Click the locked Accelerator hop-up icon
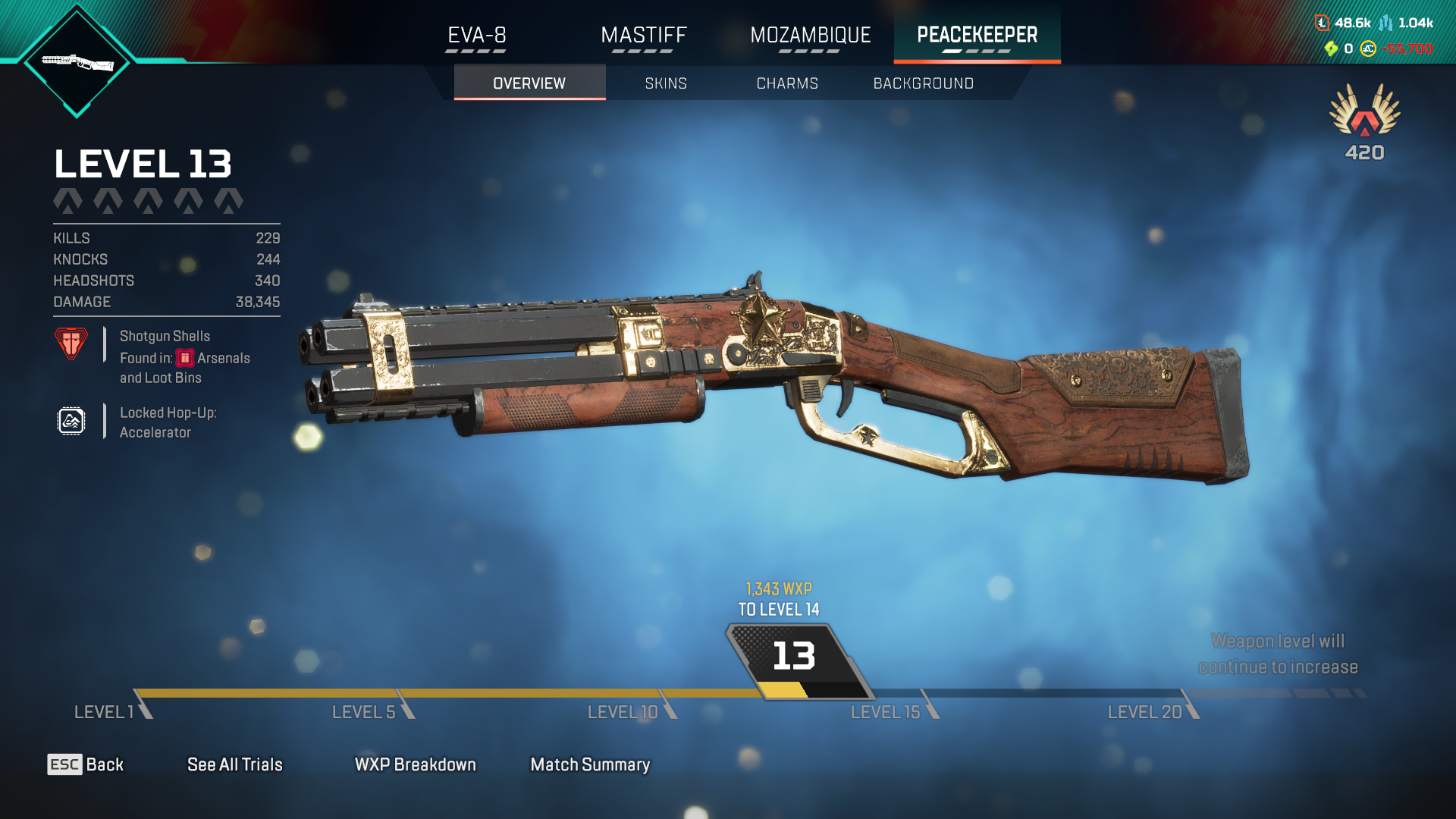 click(71, 421)
